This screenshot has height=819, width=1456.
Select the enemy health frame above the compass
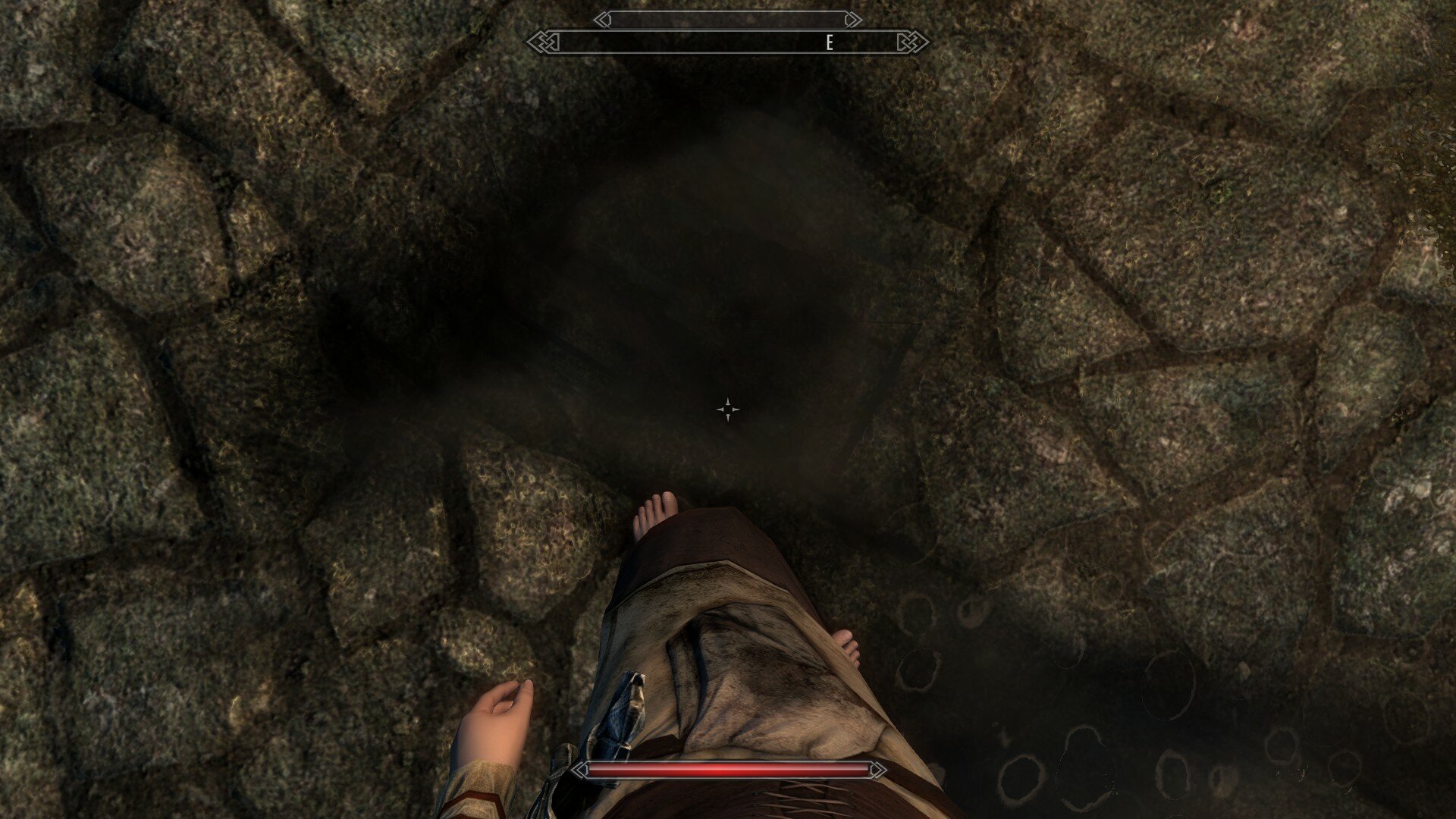click(728, 20)
